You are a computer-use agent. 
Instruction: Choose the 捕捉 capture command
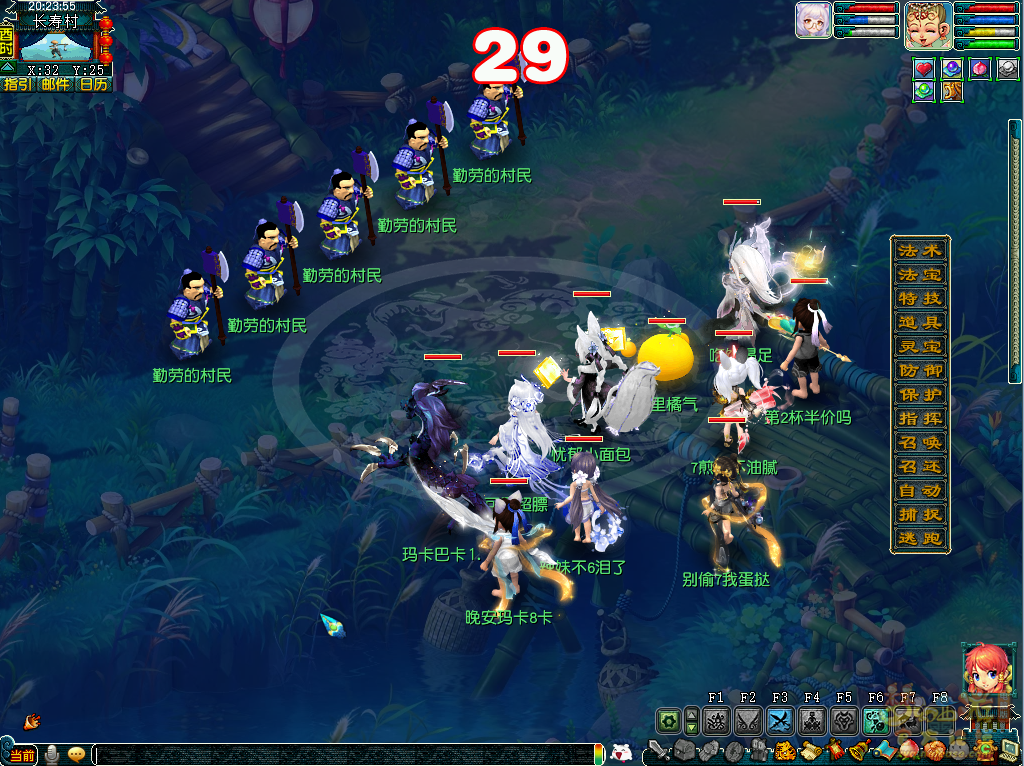click(920, 514)
